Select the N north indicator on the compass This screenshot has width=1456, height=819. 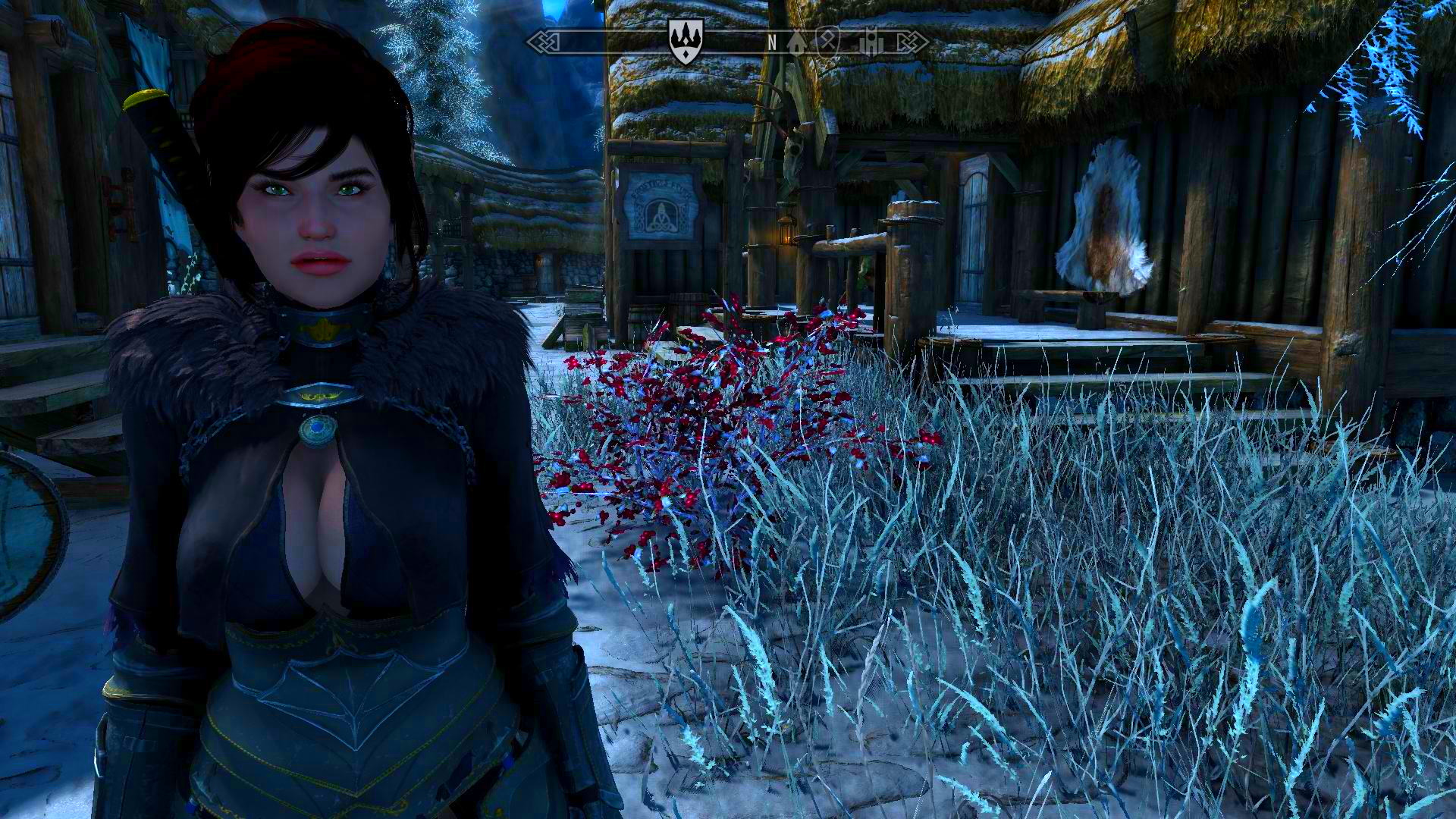[x=772, y=42]
